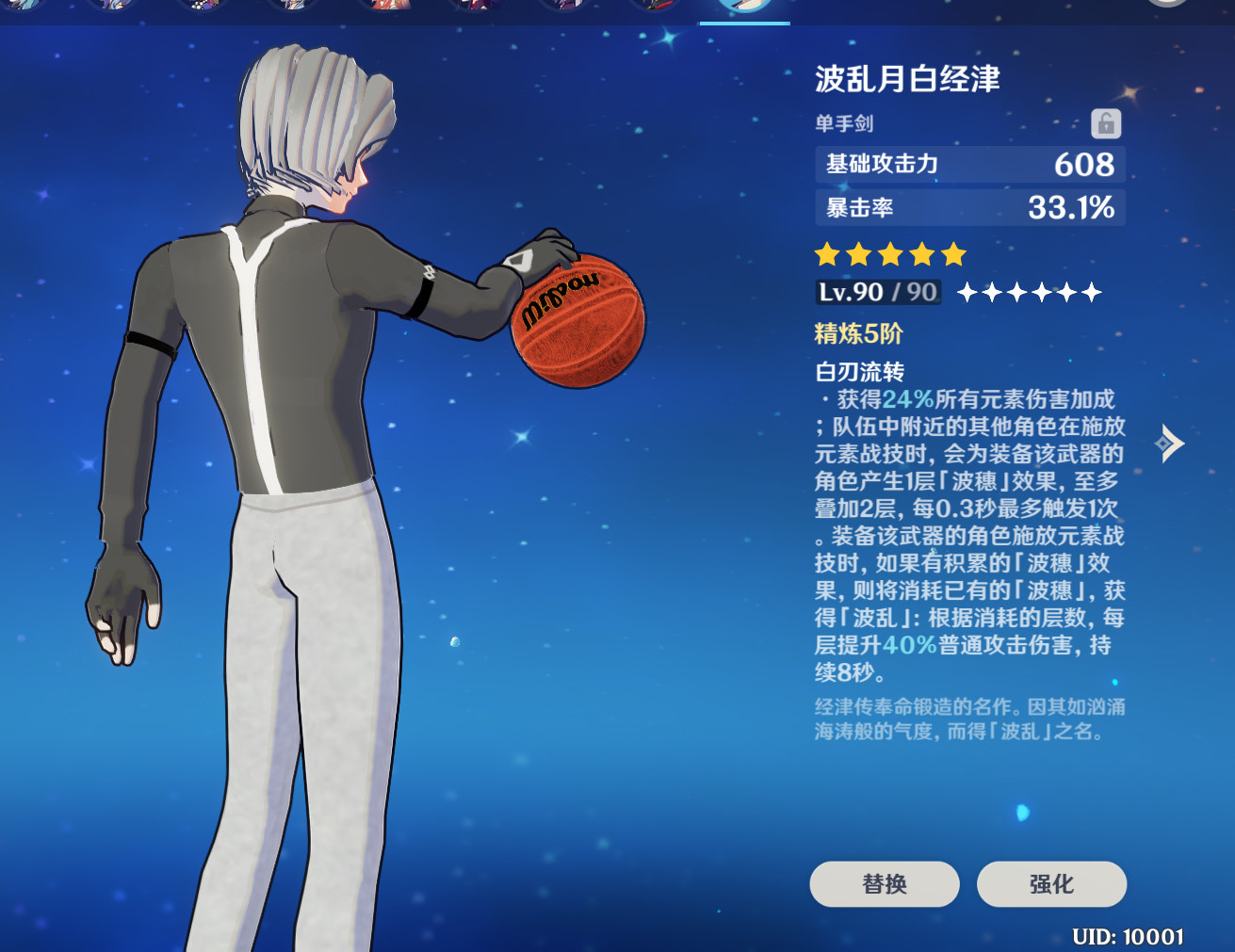
Task: Click the 暴击率 33.1% stat row
Action: pyautogui.click(x=968, y=208)
